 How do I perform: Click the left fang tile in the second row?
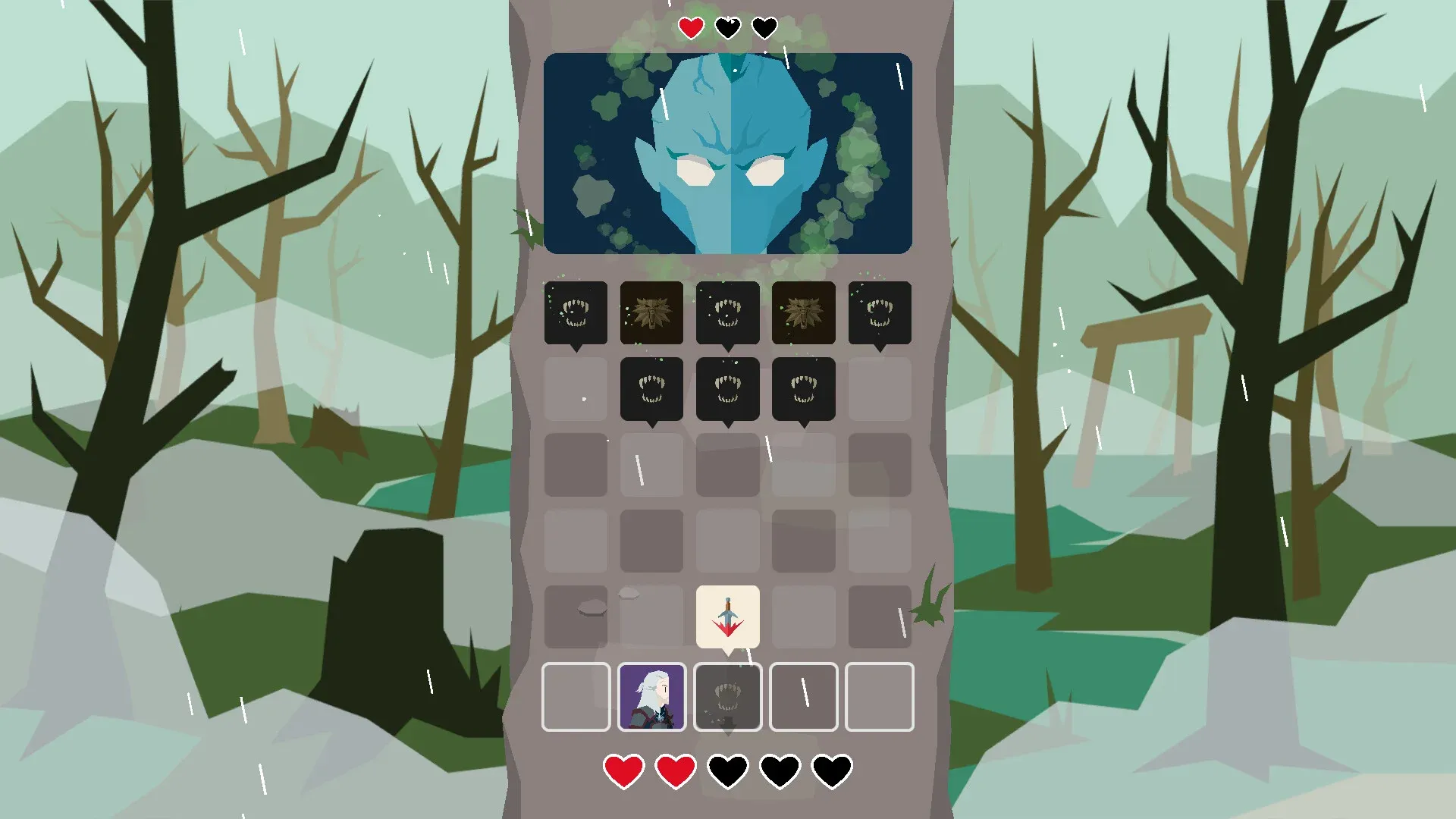coord(651,388)
